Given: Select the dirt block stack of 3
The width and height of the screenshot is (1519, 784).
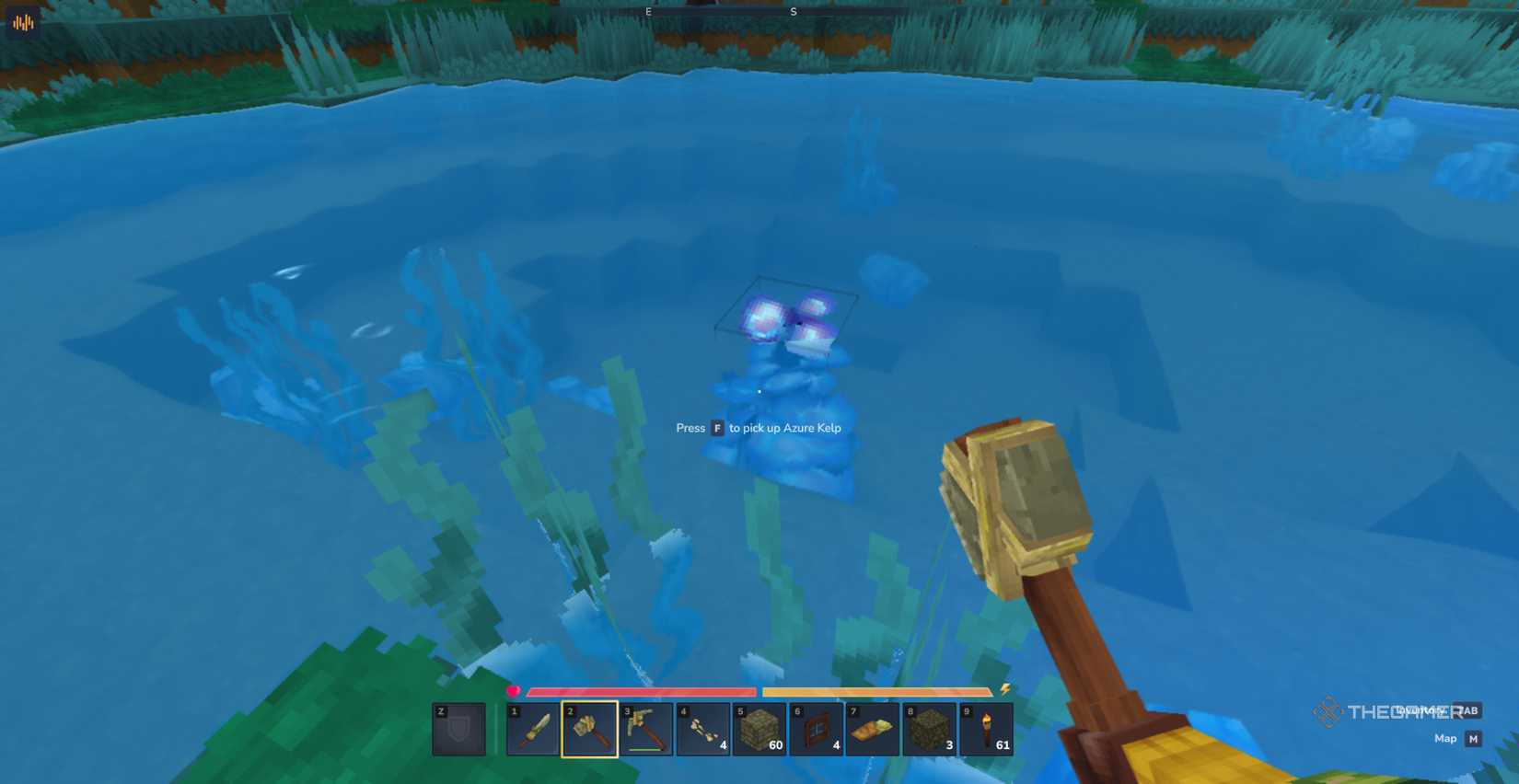Looking at the screenshot, I should [930, 729].
